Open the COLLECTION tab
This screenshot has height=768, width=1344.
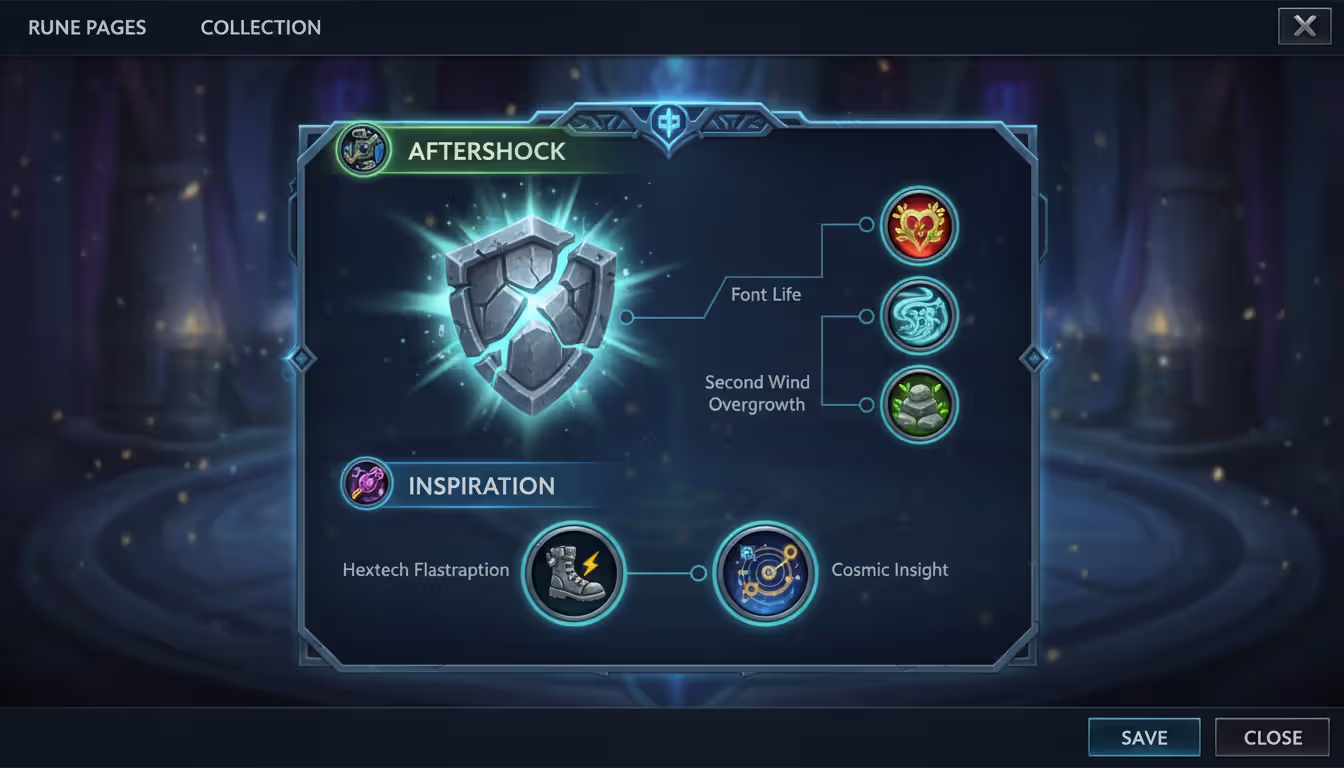pos(260,27)
